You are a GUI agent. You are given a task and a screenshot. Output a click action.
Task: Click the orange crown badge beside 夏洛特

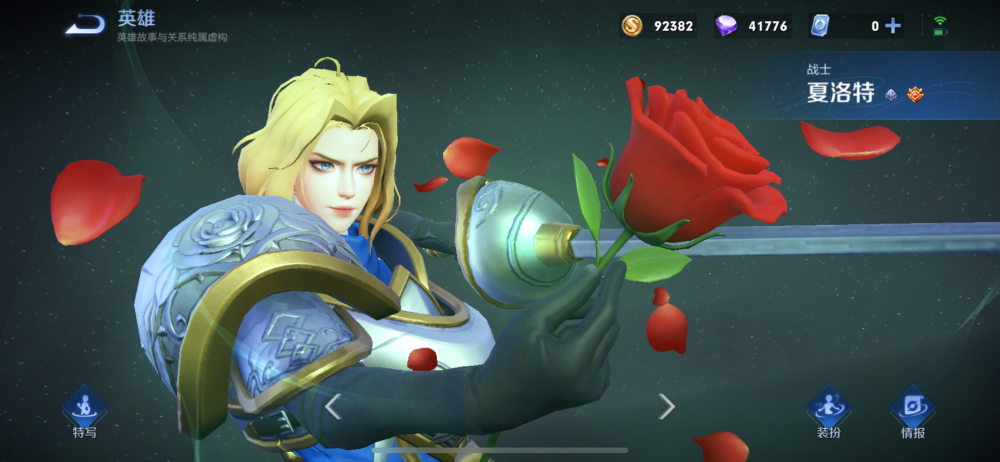[x=915, y=94]
